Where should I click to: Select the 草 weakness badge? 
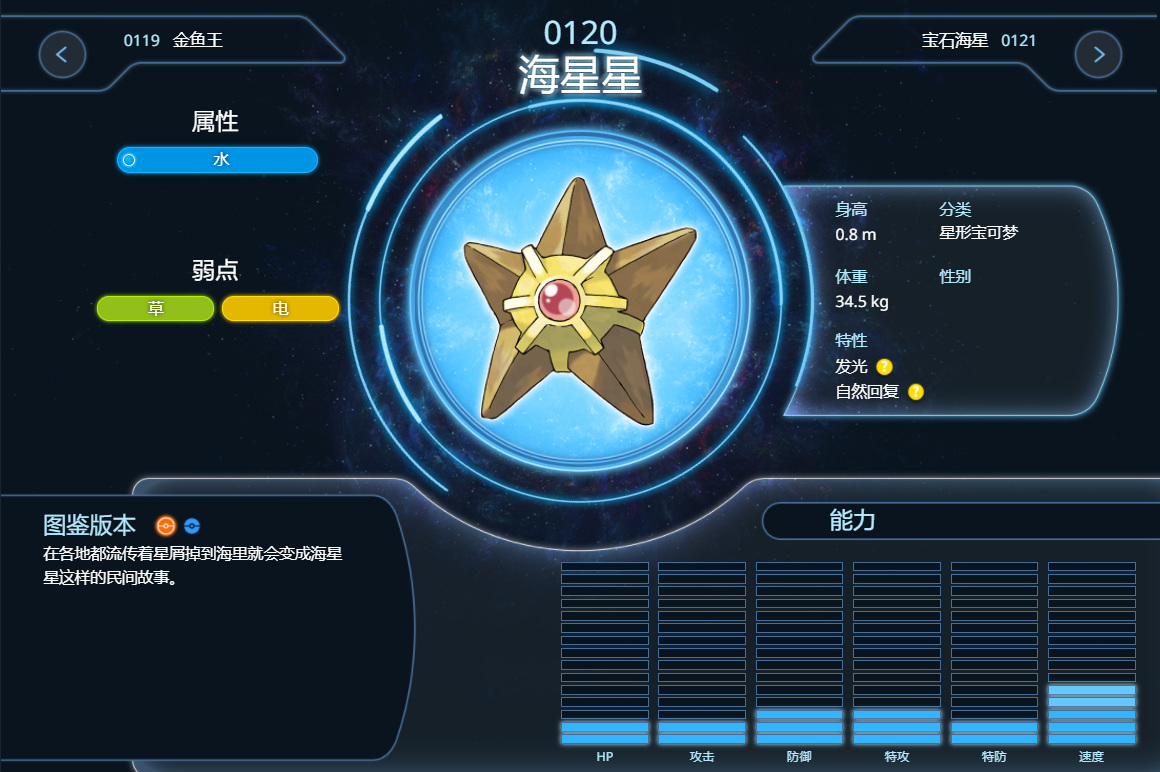[156, 309]
